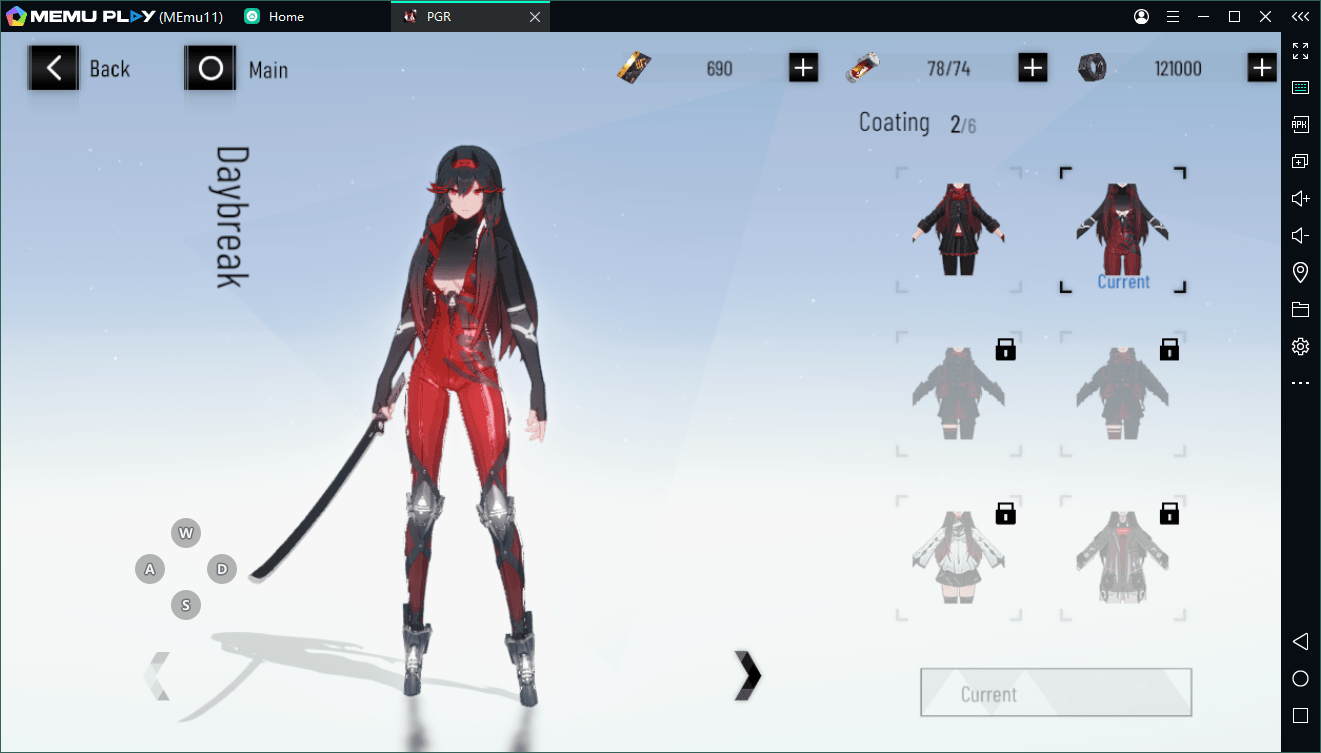
Task: Click the Current coating button
Action: [x=1054, y=692]
